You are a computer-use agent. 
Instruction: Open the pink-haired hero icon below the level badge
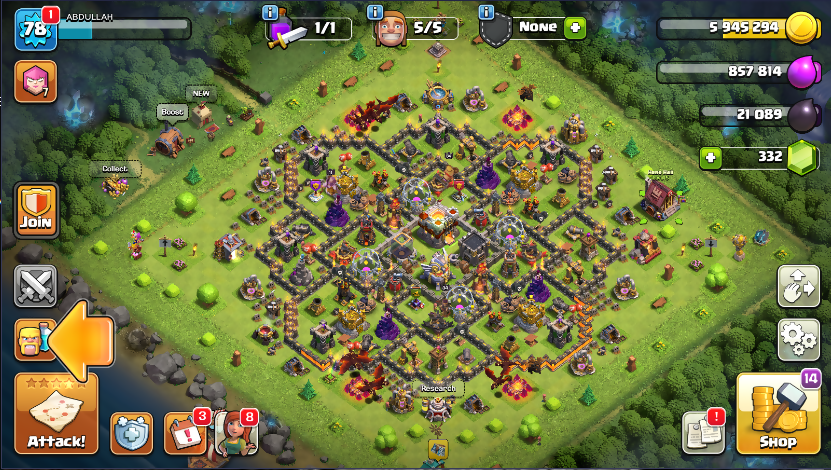pos(36,81)
